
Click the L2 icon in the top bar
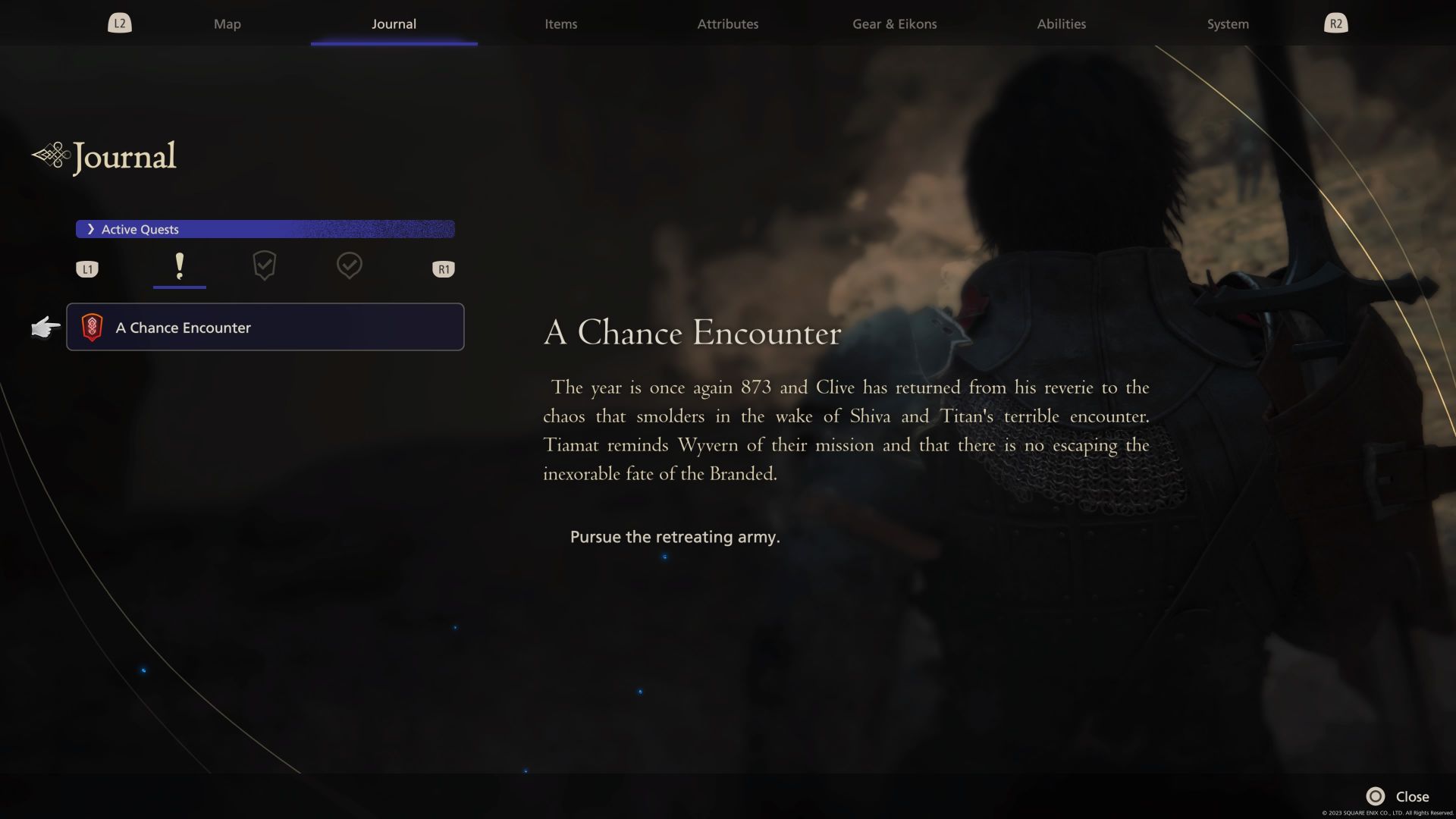119,23
